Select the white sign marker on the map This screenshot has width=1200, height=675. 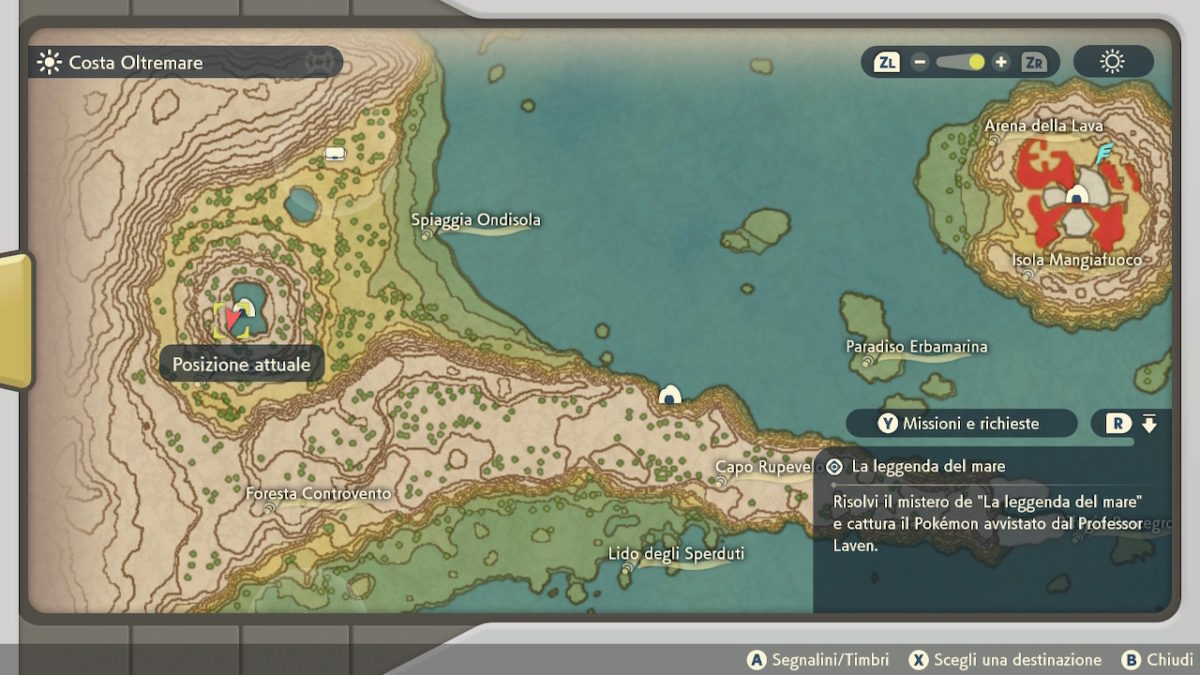pyautogui.click(x=335, y=153)
